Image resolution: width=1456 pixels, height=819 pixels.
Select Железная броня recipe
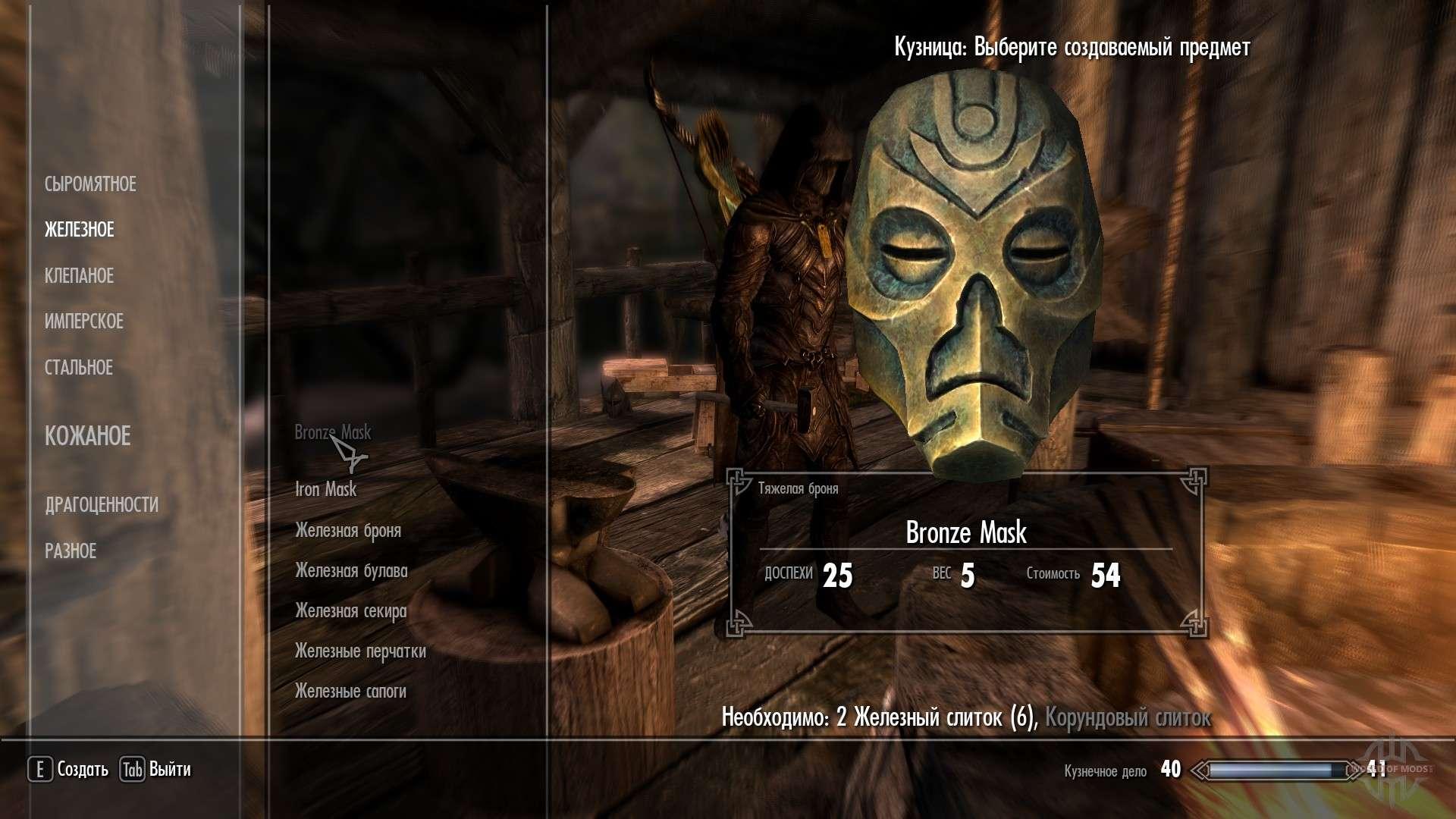tap(348, 531)
